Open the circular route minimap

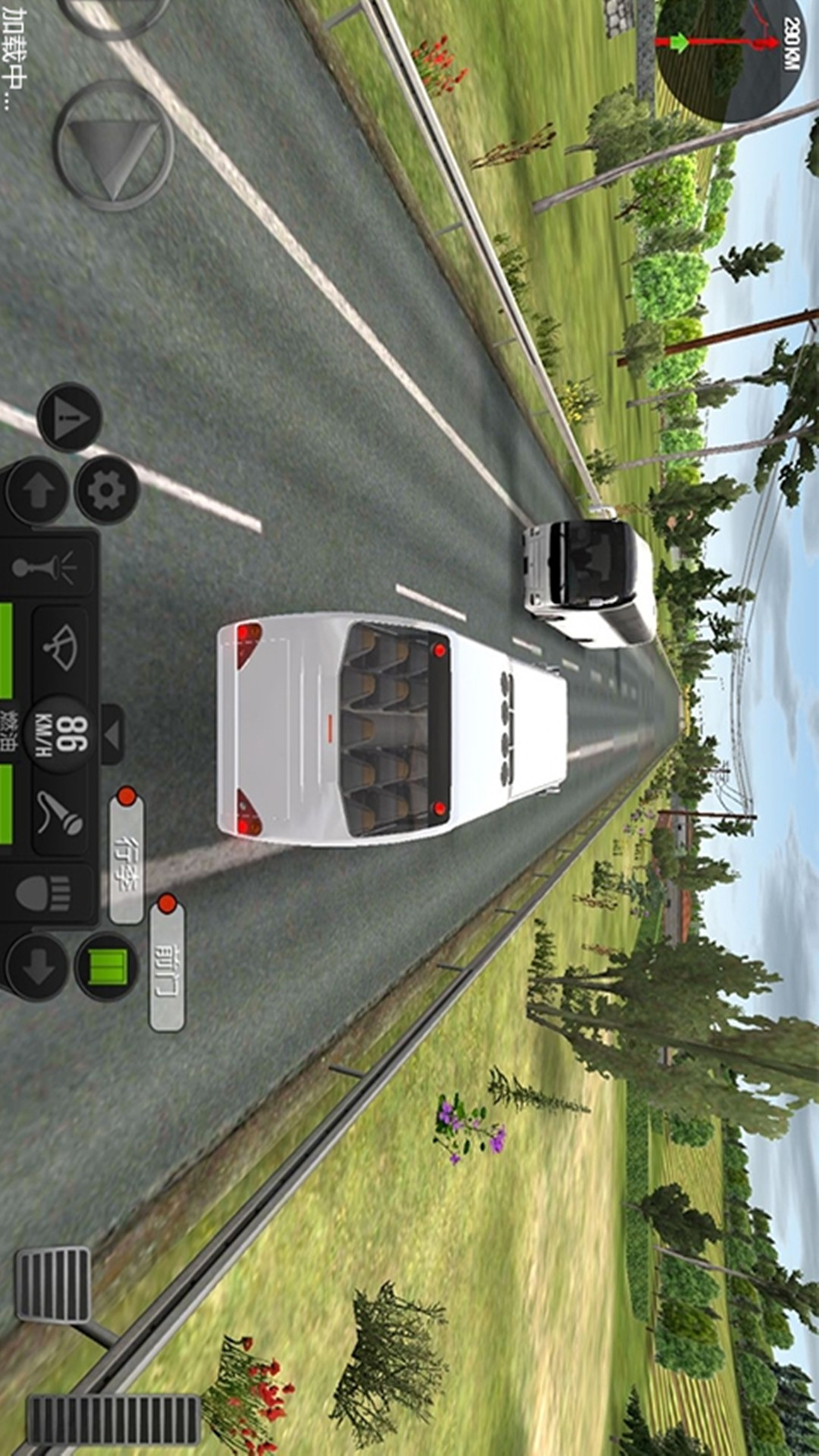(x=728, y=57)
